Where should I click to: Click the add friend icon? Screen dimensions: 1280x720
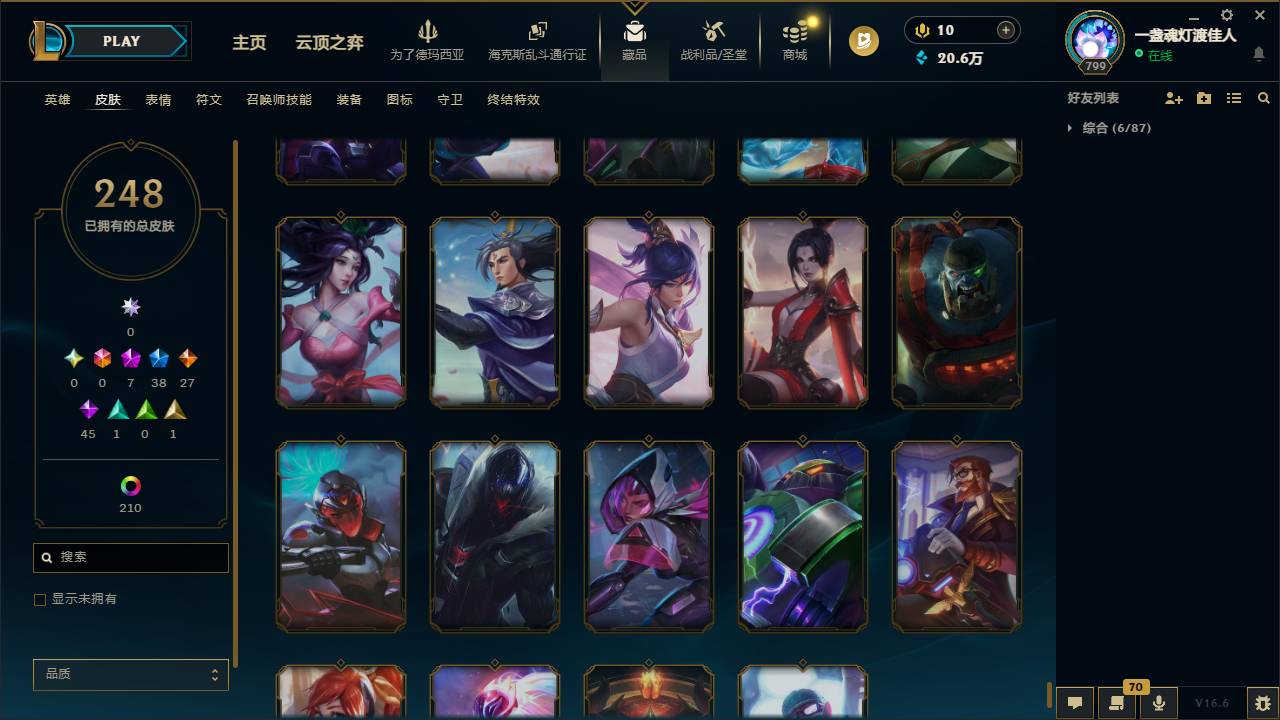(x=1172, y=98)
